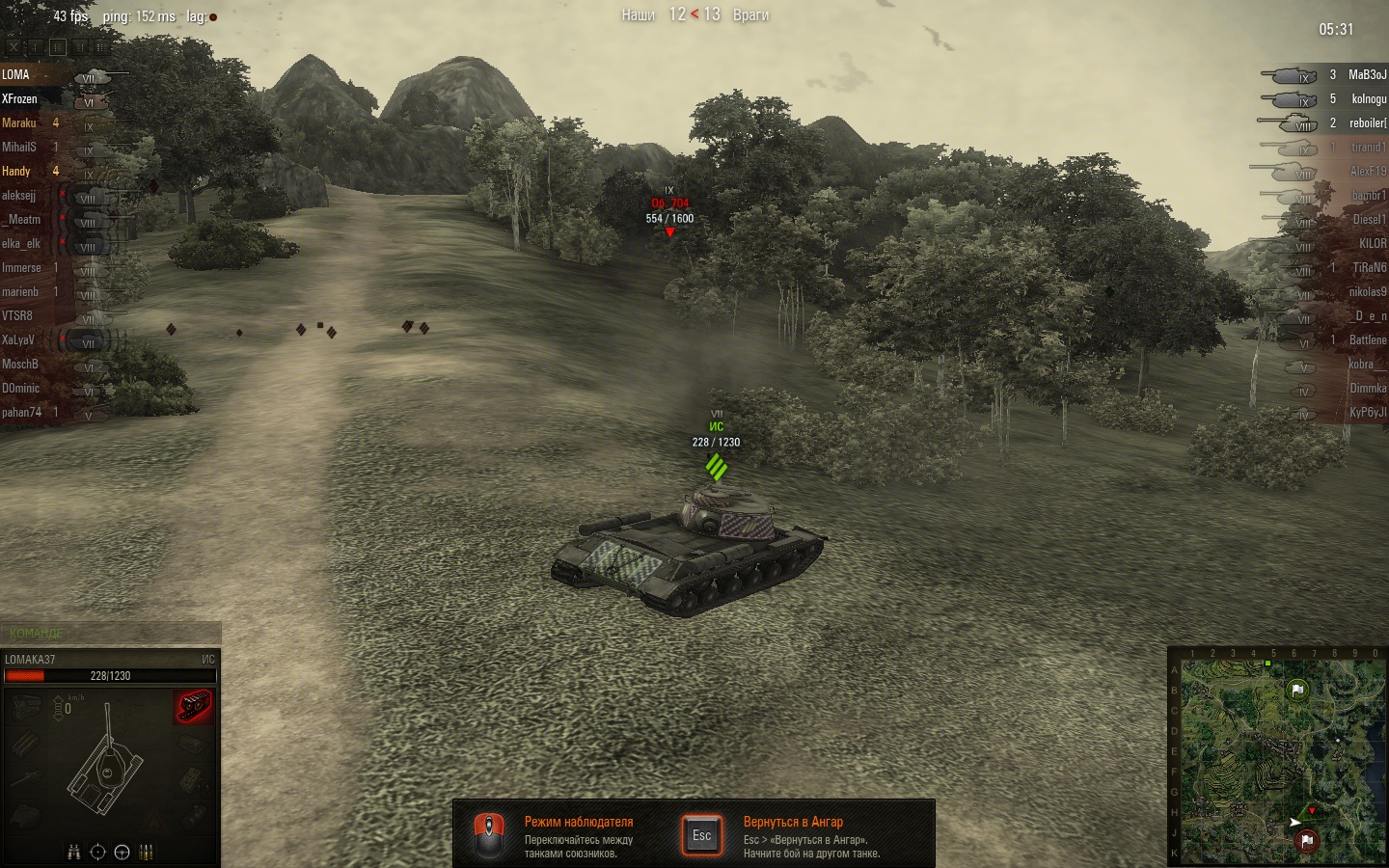Click the crosshair gunner icon in damage panel
Screen dimensions: 1389x868
pos(97,852)
